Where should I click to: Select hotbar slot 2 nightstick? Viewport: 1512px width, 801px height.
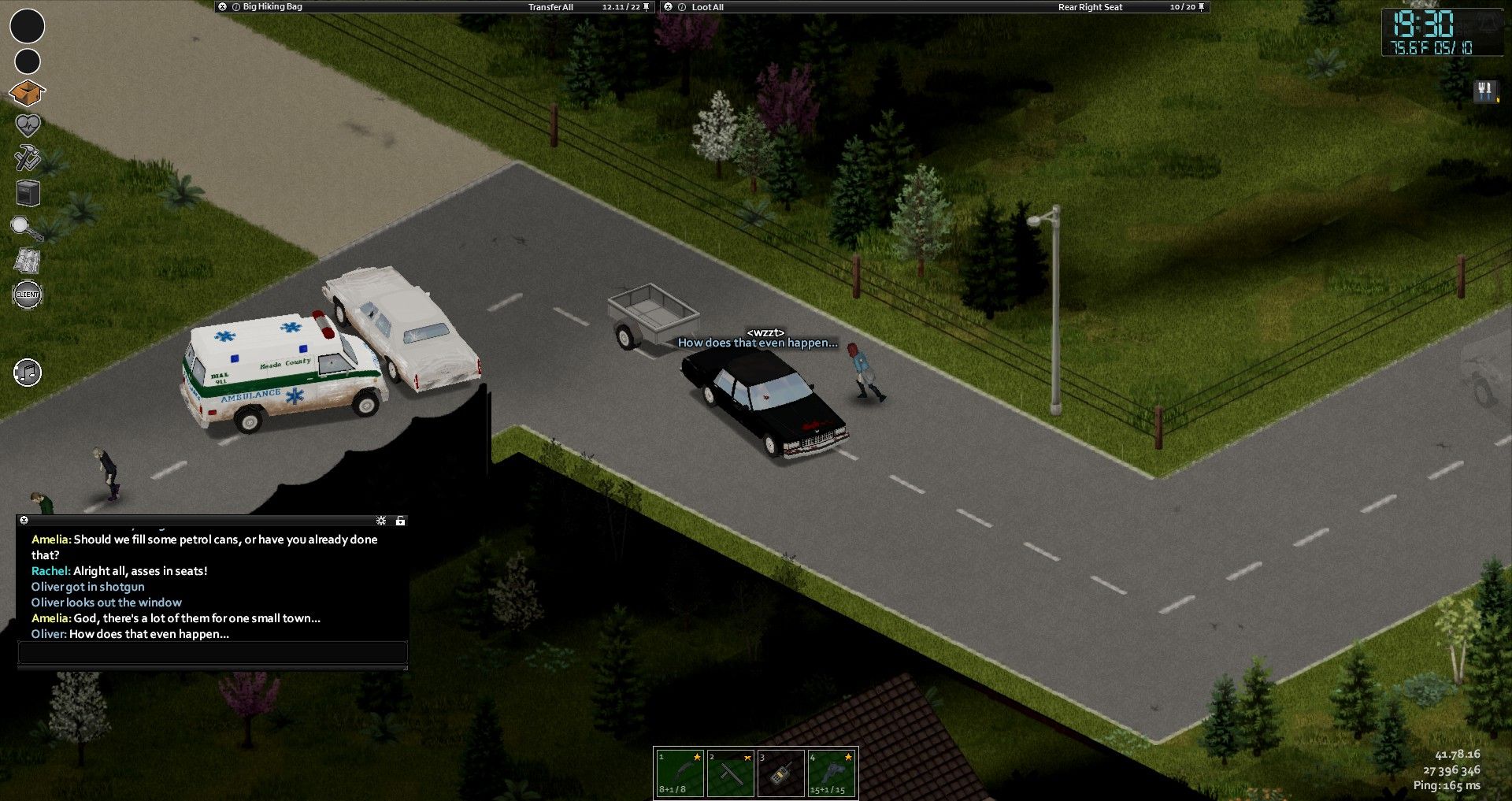click(x=730, y=773)
